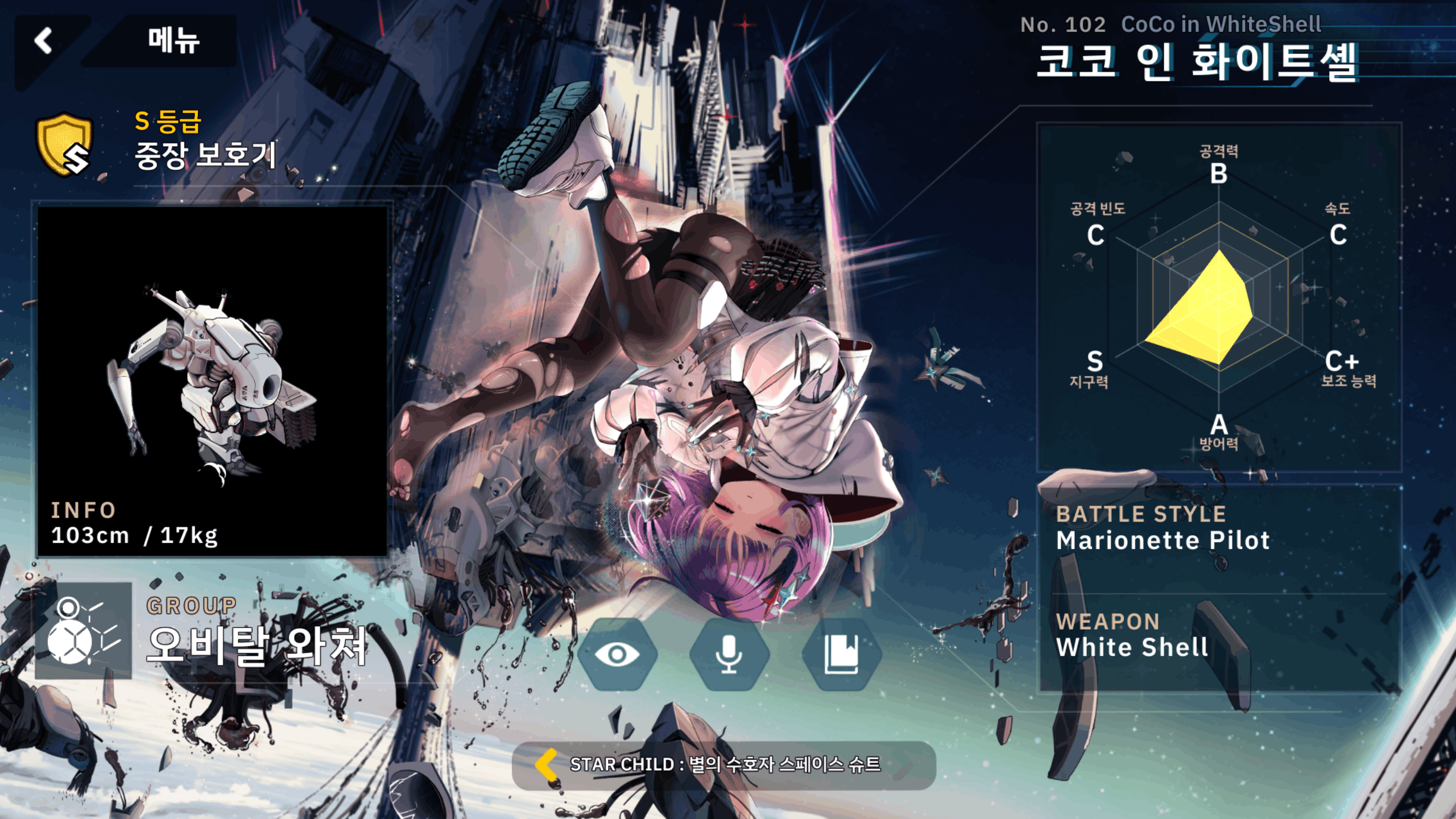Screen dimensions: 1456x819
Task: Click the S-grade shield badge
Action: (x=64, y=144)
